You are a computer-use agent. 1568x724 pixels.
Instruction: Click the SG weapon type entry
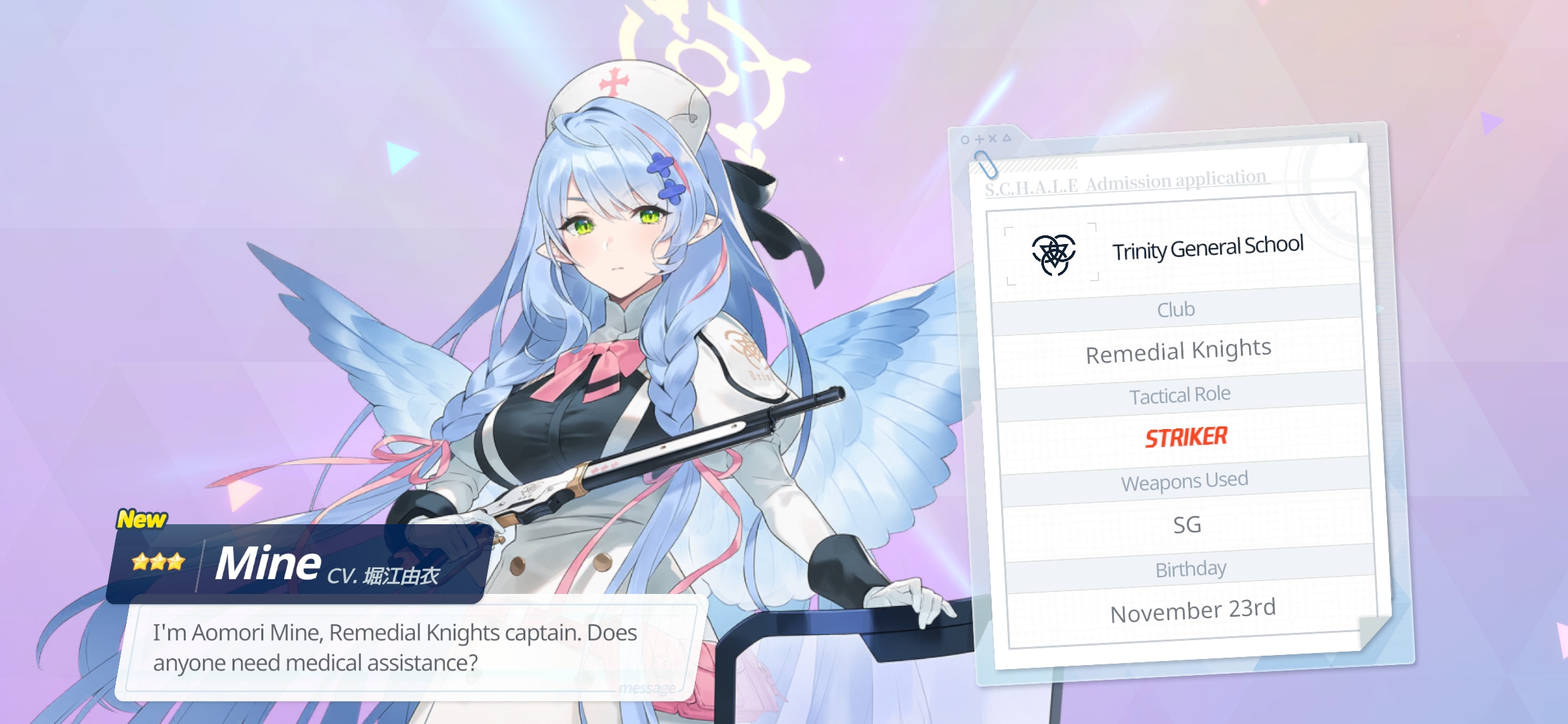pos(1187,524)
